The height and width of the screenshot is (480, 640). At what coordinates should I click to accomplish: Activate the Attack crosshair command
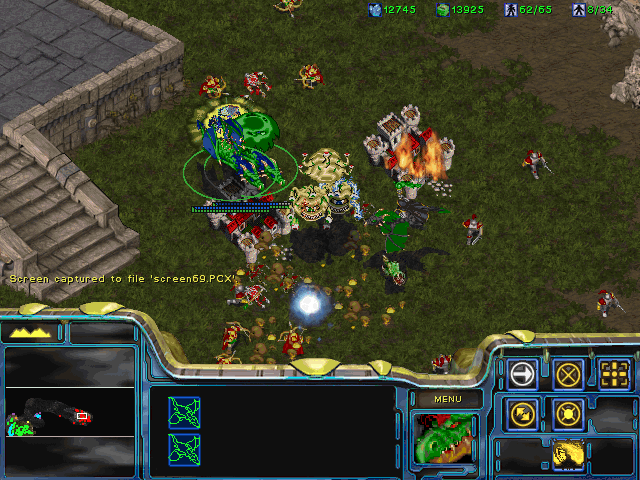pos(614,374)
